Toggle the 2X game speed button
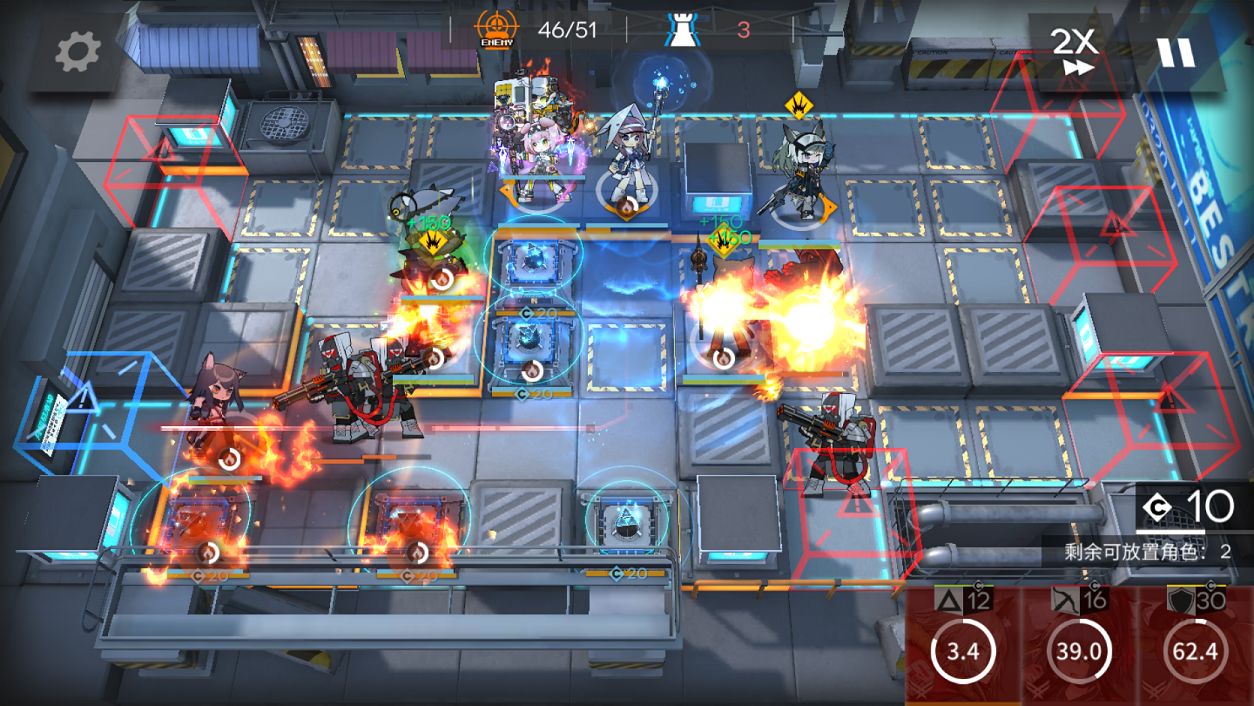The width and height of the screenshot is (1254, 706). tap(1074, 51)
